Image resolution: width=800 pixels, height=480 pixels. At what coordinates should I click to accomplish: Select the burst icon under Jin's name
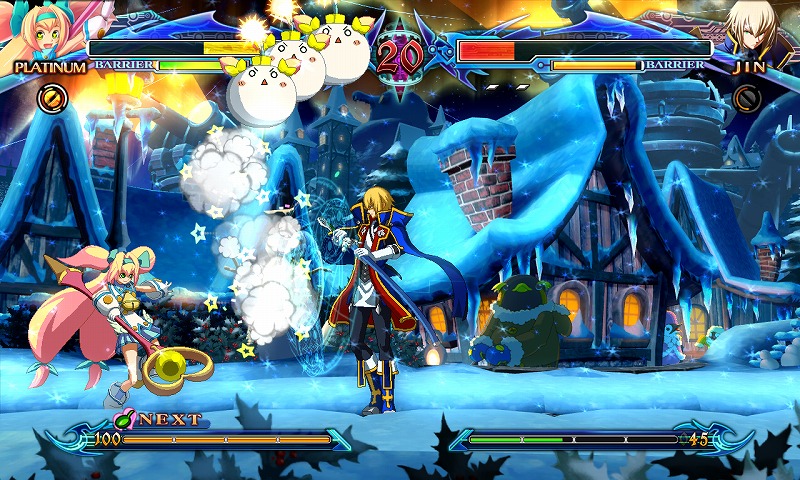pyautogui.click(x=746, y=97)
